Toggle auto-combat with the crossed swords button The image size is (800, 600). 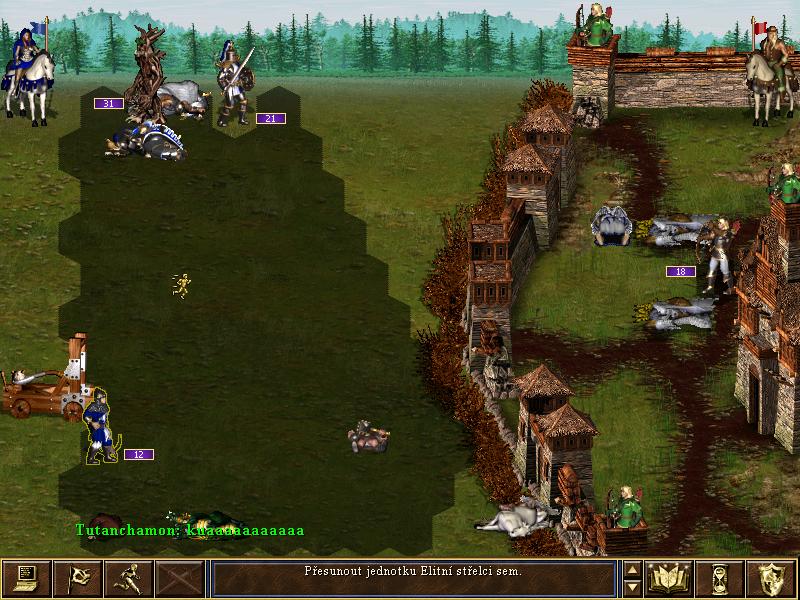coord(181,578)
